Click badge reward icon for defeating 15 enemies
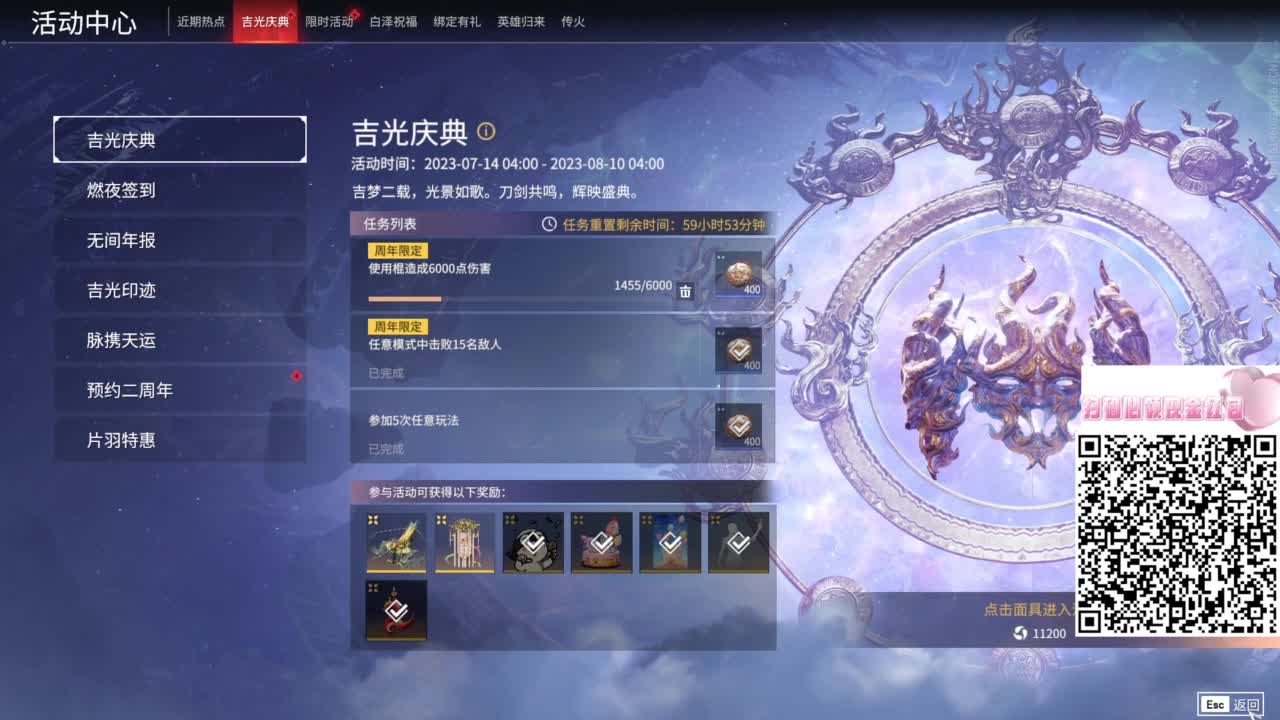This screenshot has width=1280, height=720. point(739,349)
